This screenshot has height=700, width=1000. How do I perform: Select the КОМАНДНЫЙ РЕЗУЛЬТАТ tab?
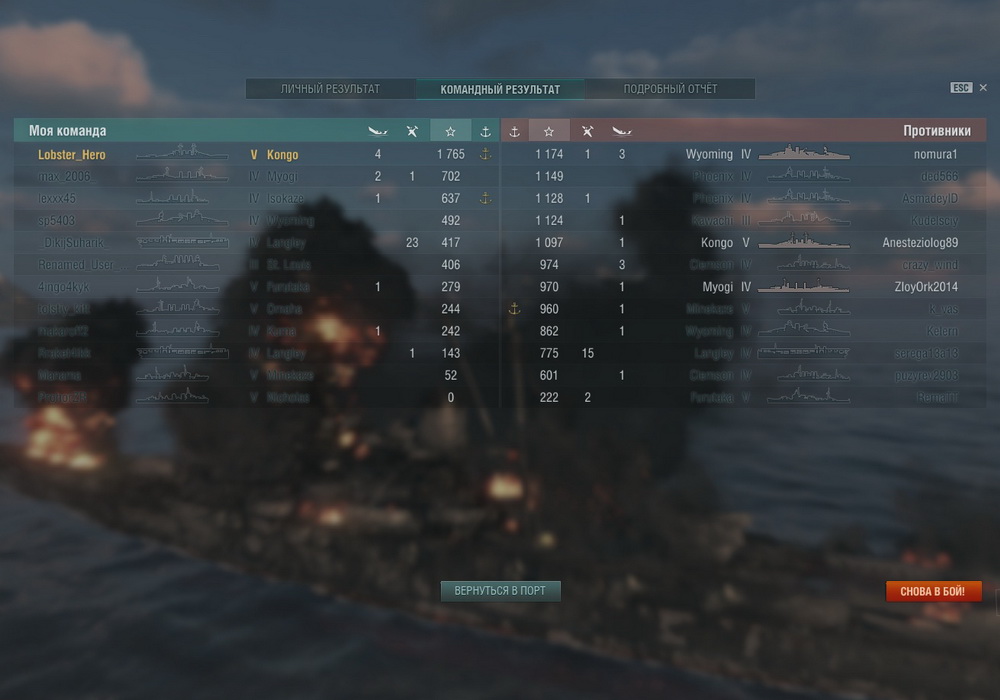(500, 89)
